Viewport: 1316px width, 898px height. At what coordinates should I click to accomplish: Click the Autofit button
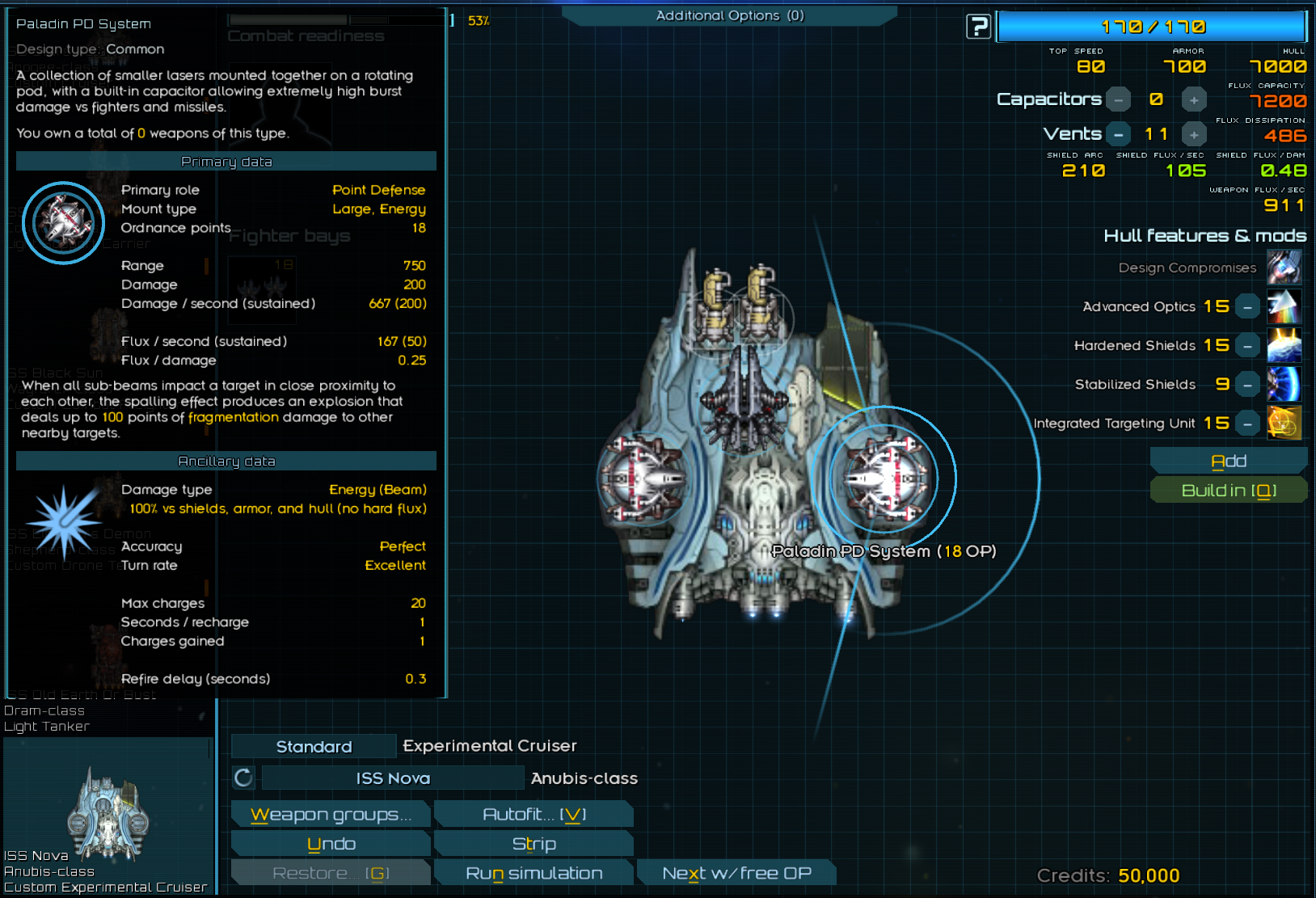pos(534,815)
